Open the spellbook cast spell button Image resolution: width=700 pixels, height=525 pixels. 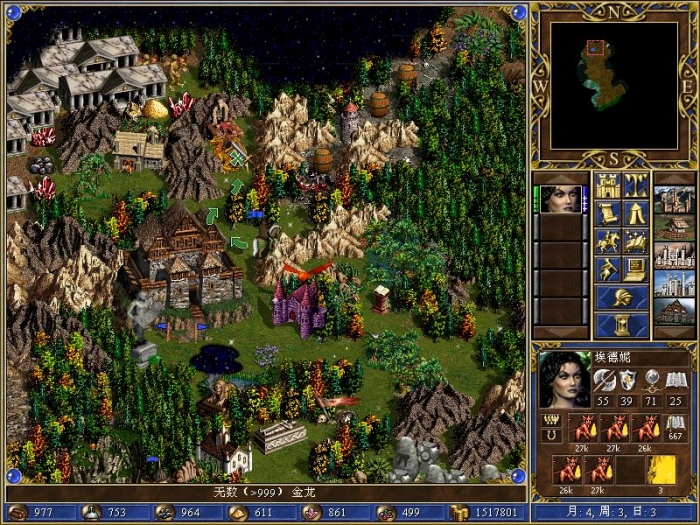click(x=636, y=241)
